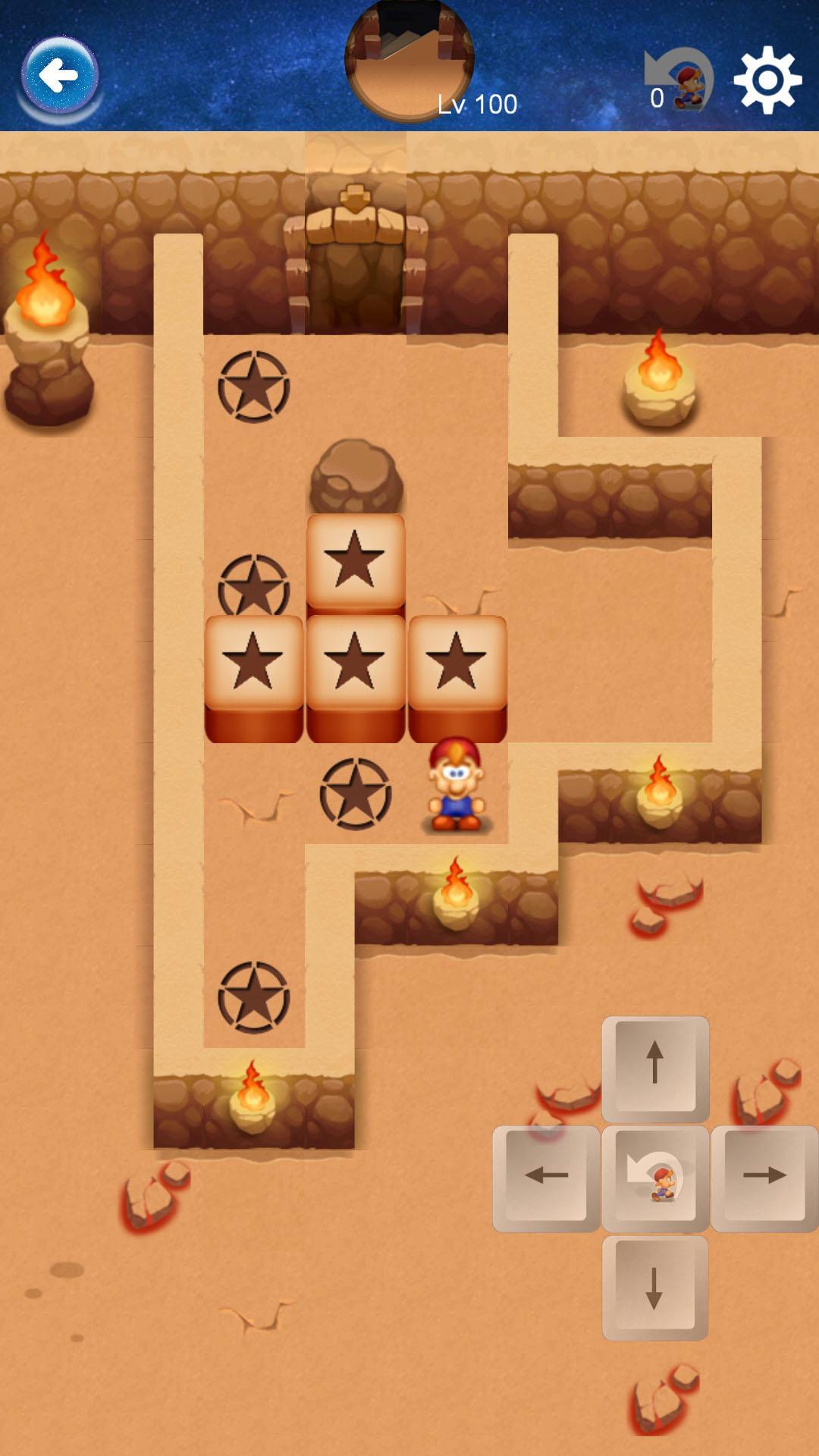This screenshot has width=819, height=1456.
Task: Move left with the left arrow pad
Action: (546, 1177)
